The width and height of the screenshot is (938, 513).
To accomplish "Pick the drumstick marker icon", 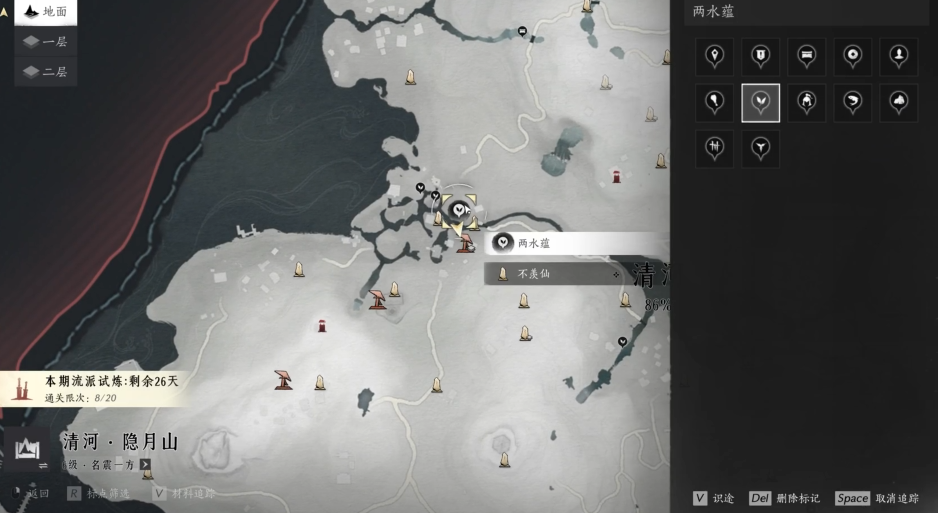I will [x=714, y=103].
